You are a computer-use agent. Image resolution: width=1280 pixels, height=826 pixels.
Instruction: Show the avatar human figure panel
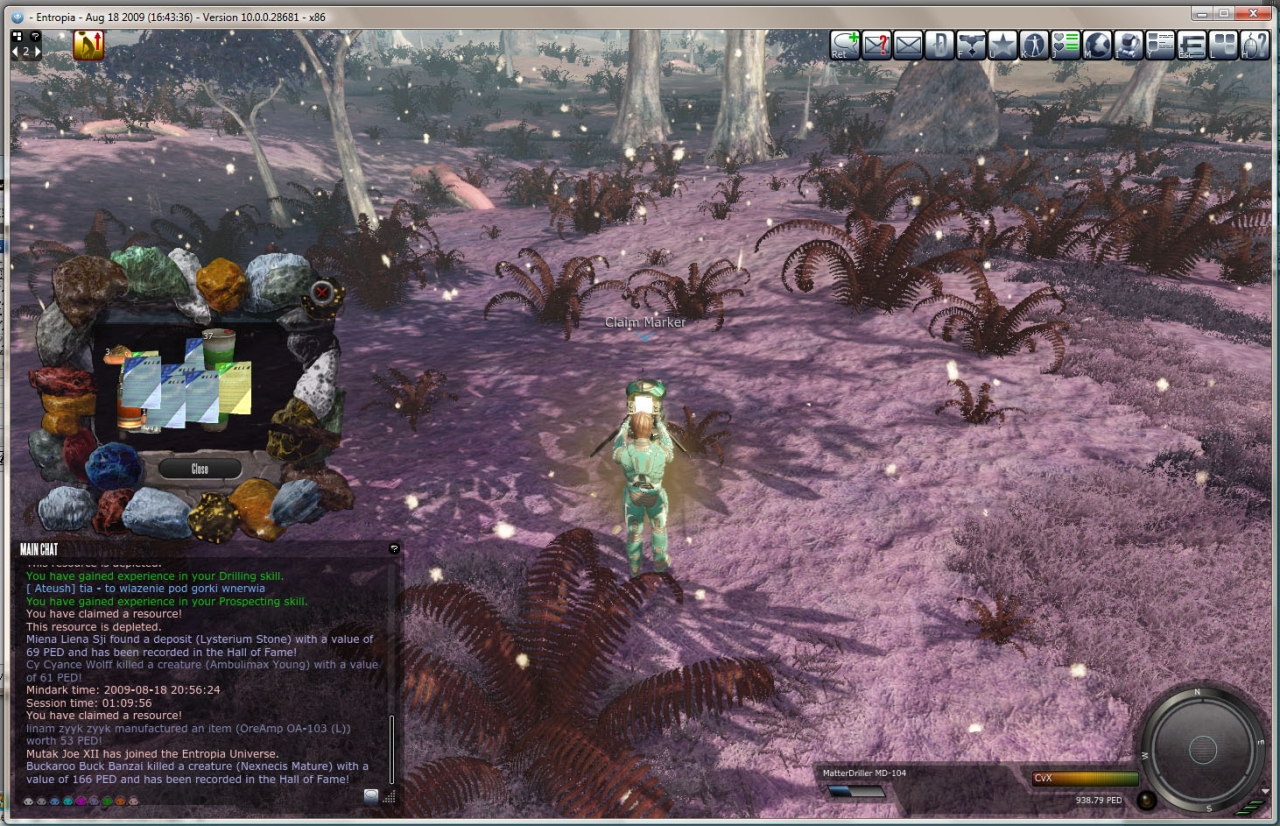[1033, 45]
